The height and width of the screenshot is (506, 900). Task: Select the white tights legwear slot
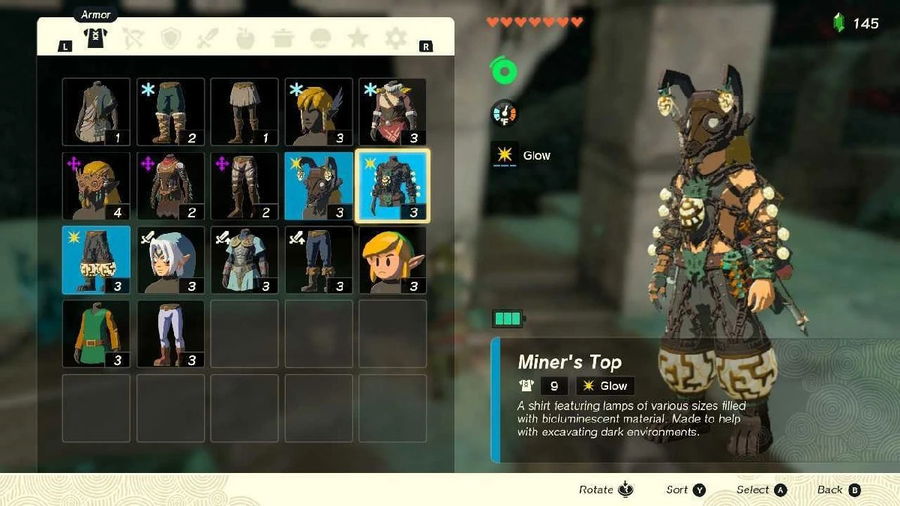[171, 334]
